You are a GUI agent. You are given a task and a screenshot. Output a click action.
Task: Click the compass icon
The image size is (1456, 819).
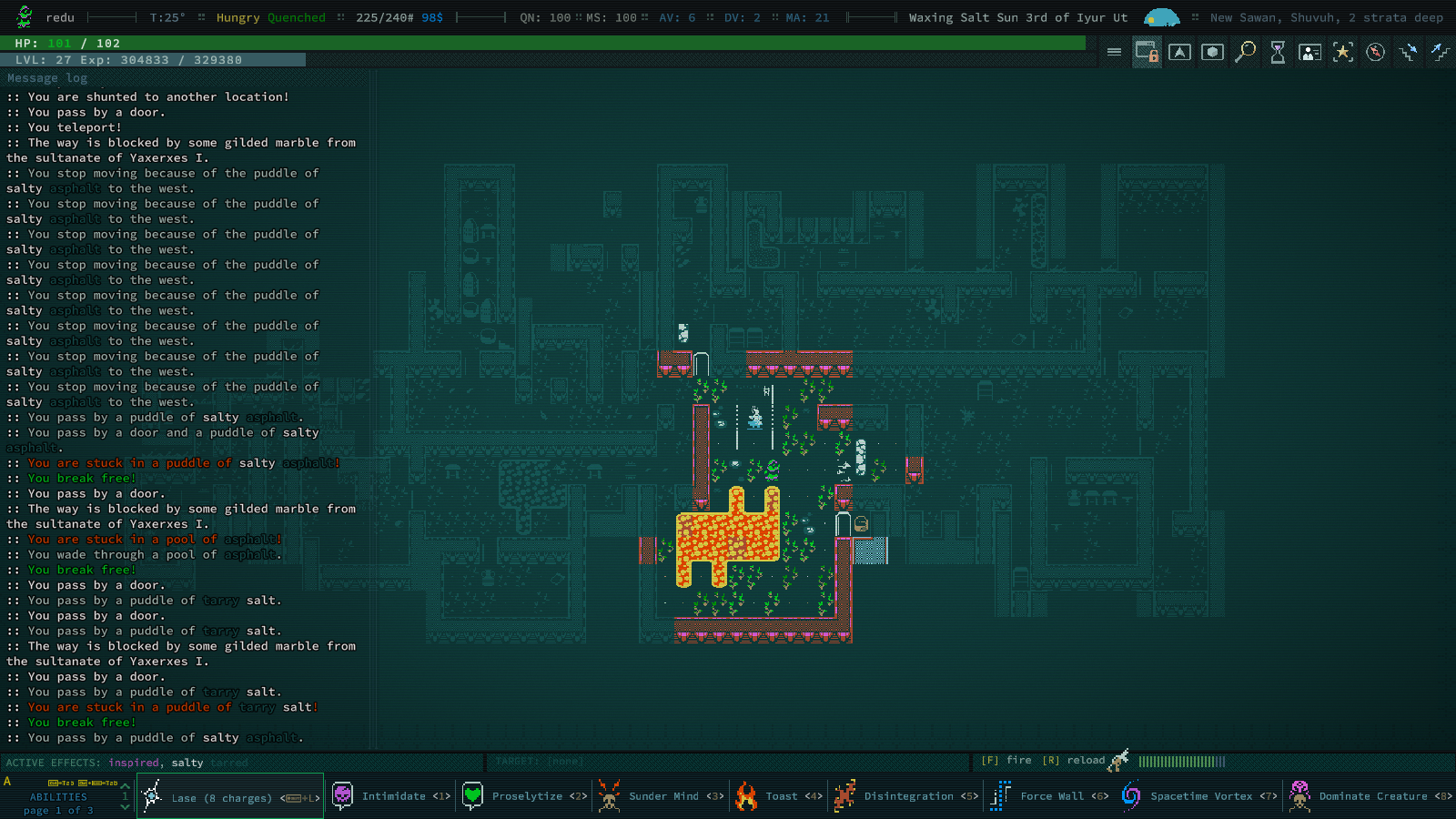tap(1376, 52)
